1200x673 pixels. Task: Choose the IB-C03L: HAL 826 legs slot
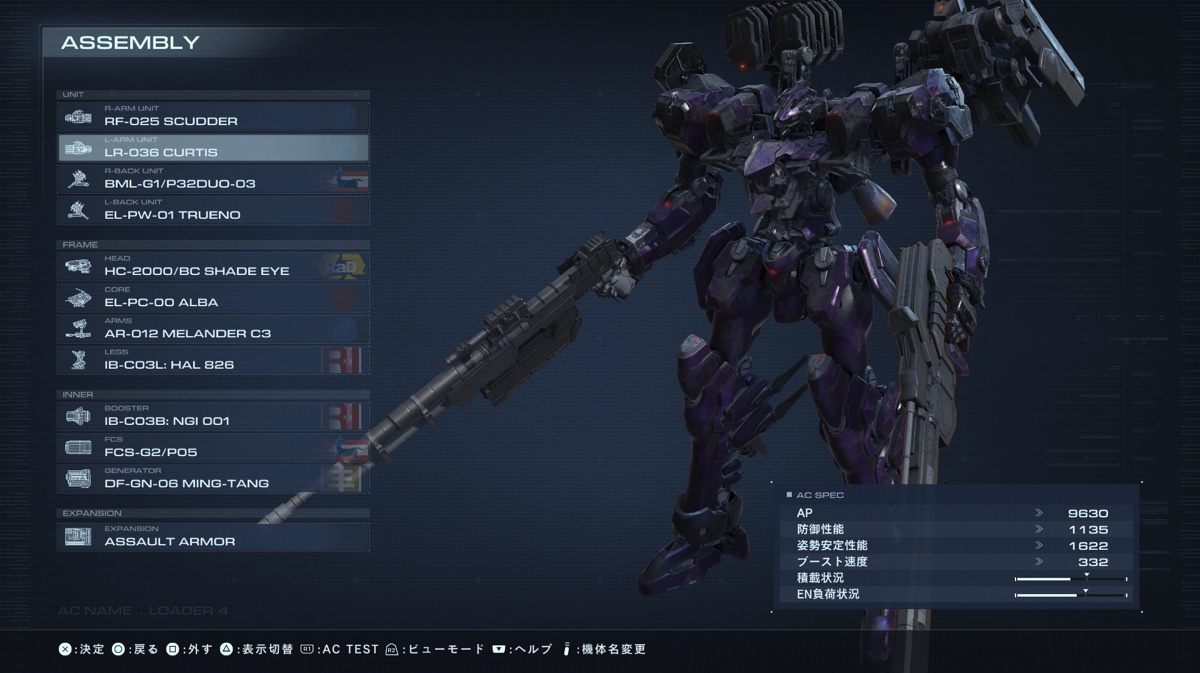(x=213, y=360)
